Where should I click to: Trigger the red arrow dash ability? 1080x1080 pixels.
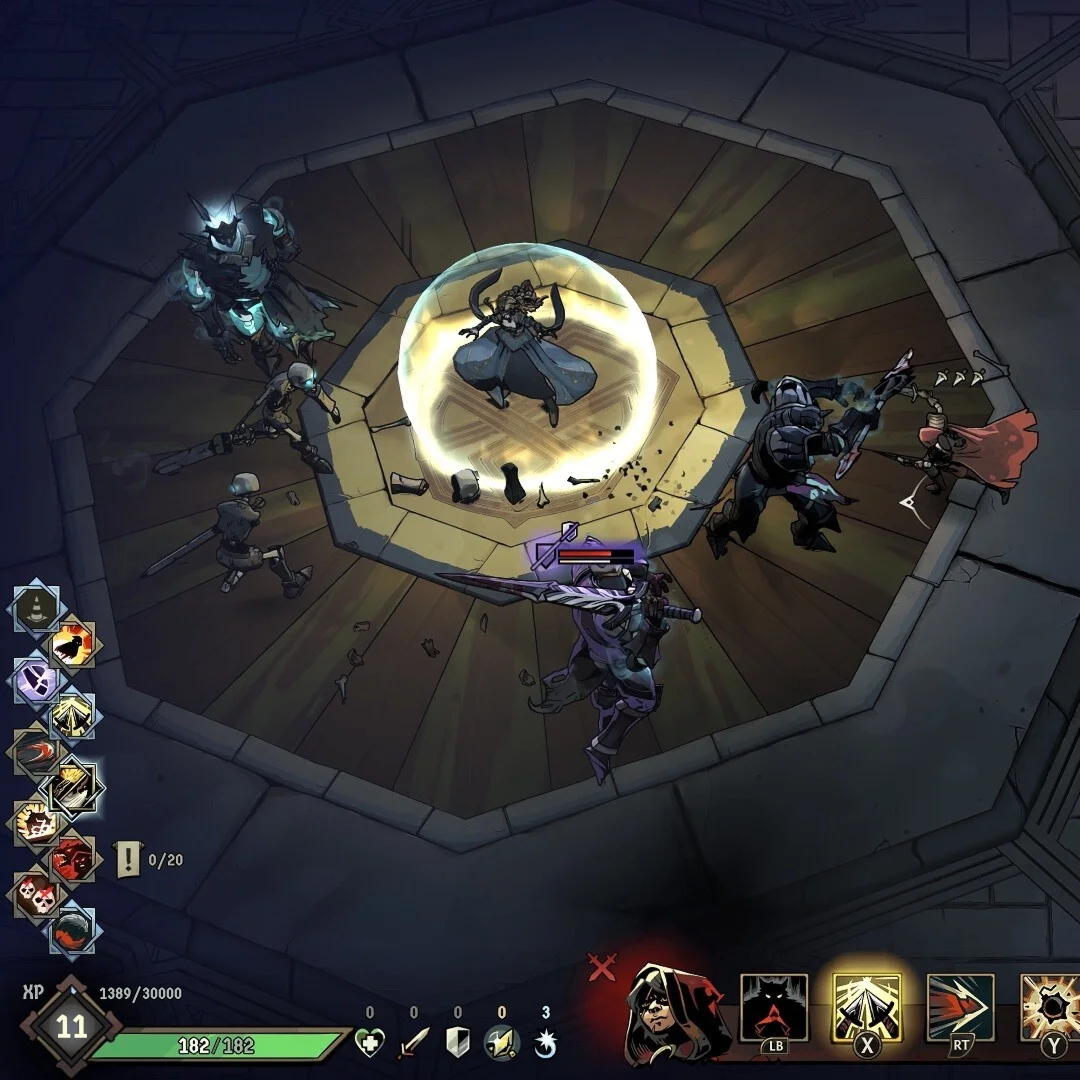pos(960,1008)
